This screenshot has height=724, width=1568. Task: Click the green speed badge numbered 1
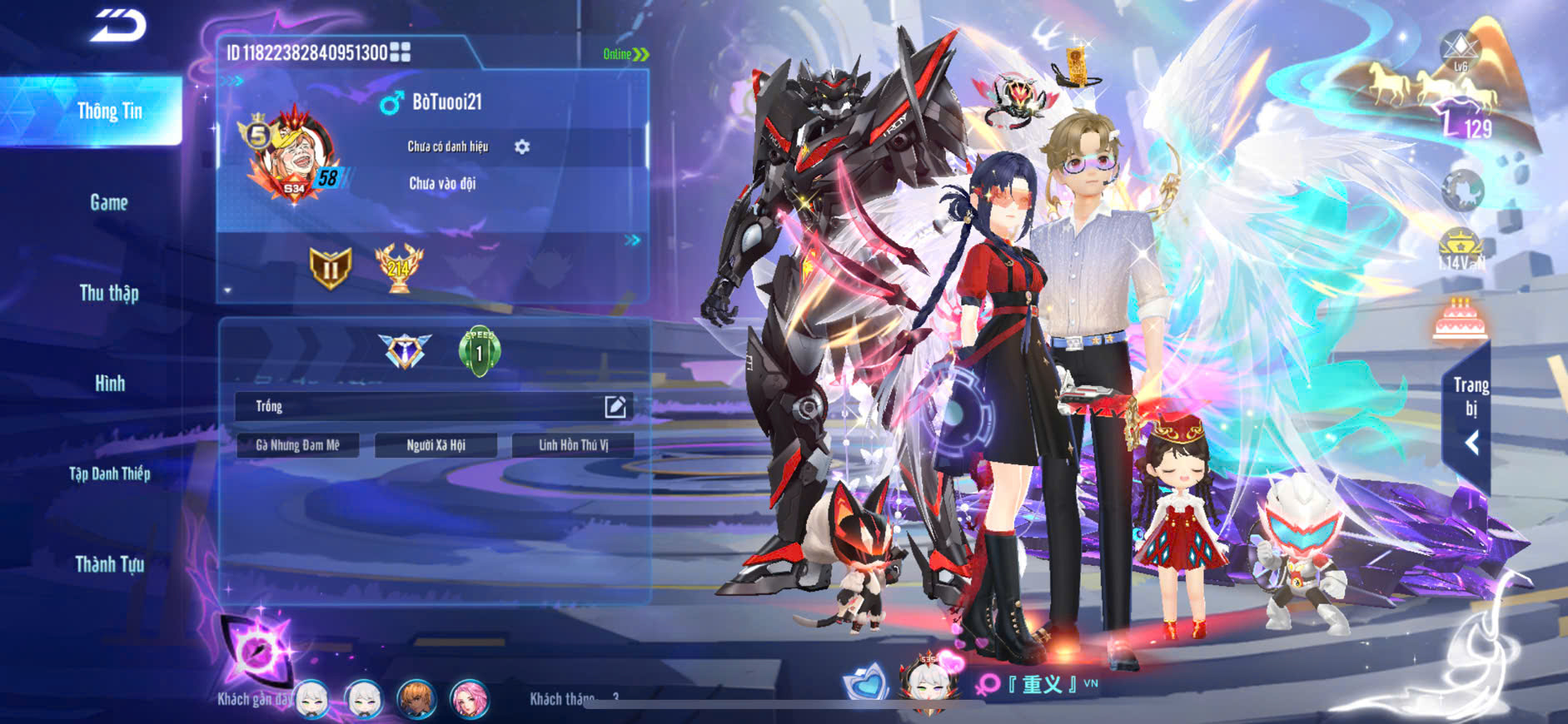[480, 351]
